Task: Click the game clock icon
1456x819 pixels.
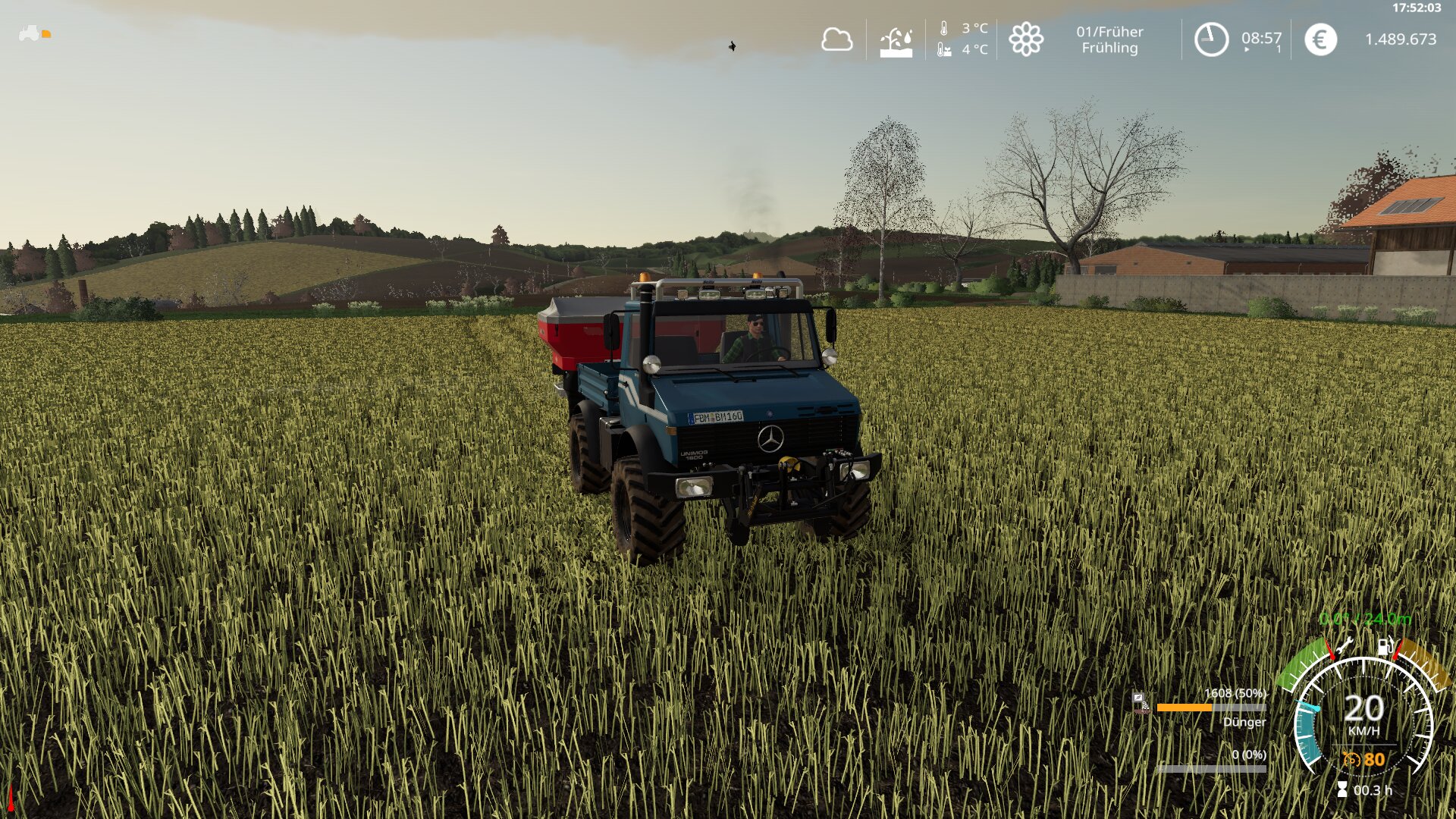Action: click(1211, 39)
